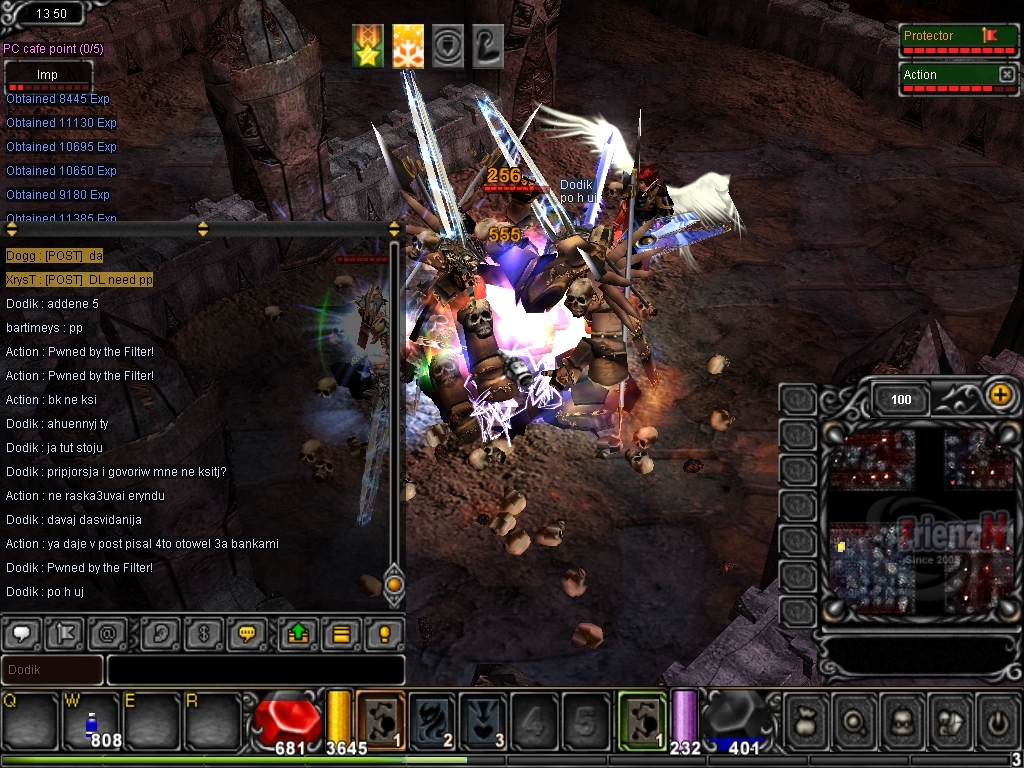Toggle the yellow lines chat size button
Screen dimensions: 1024x768
pos(340,633)
